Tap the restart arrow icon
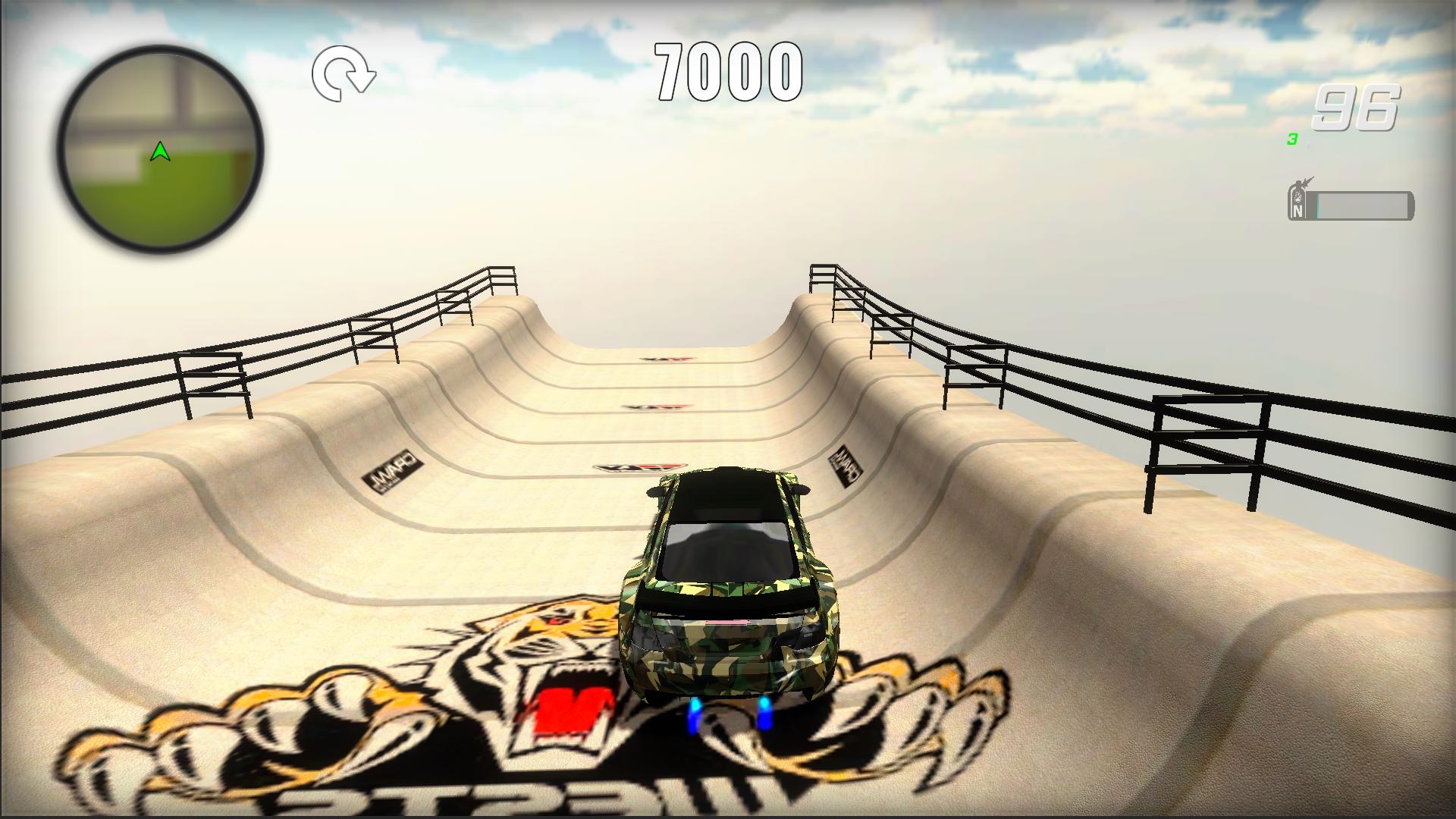 [x=344, y=74]
